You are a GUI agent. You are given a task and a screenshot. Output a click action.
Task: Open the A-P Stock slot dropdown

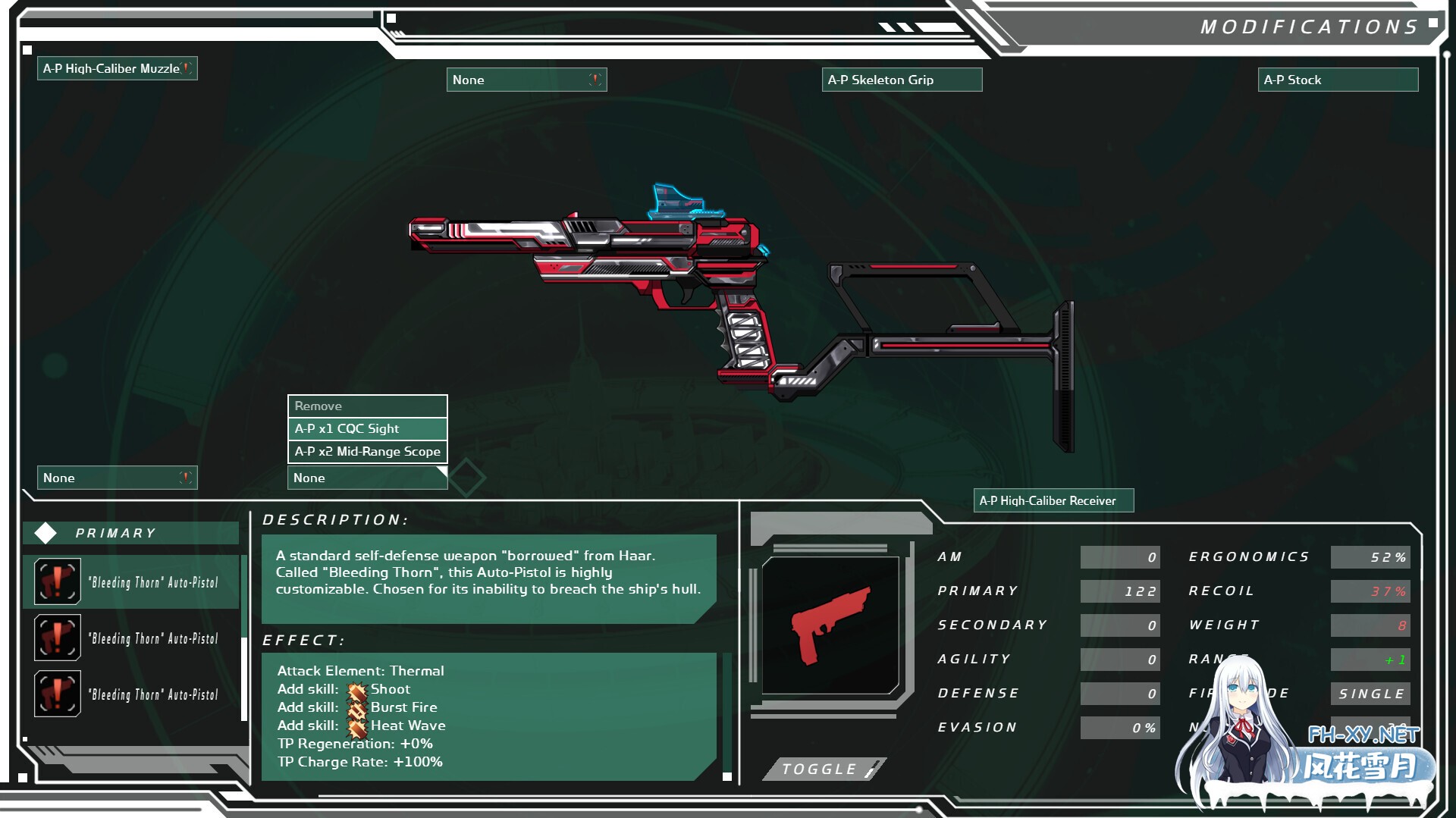tap(1338, 80)
